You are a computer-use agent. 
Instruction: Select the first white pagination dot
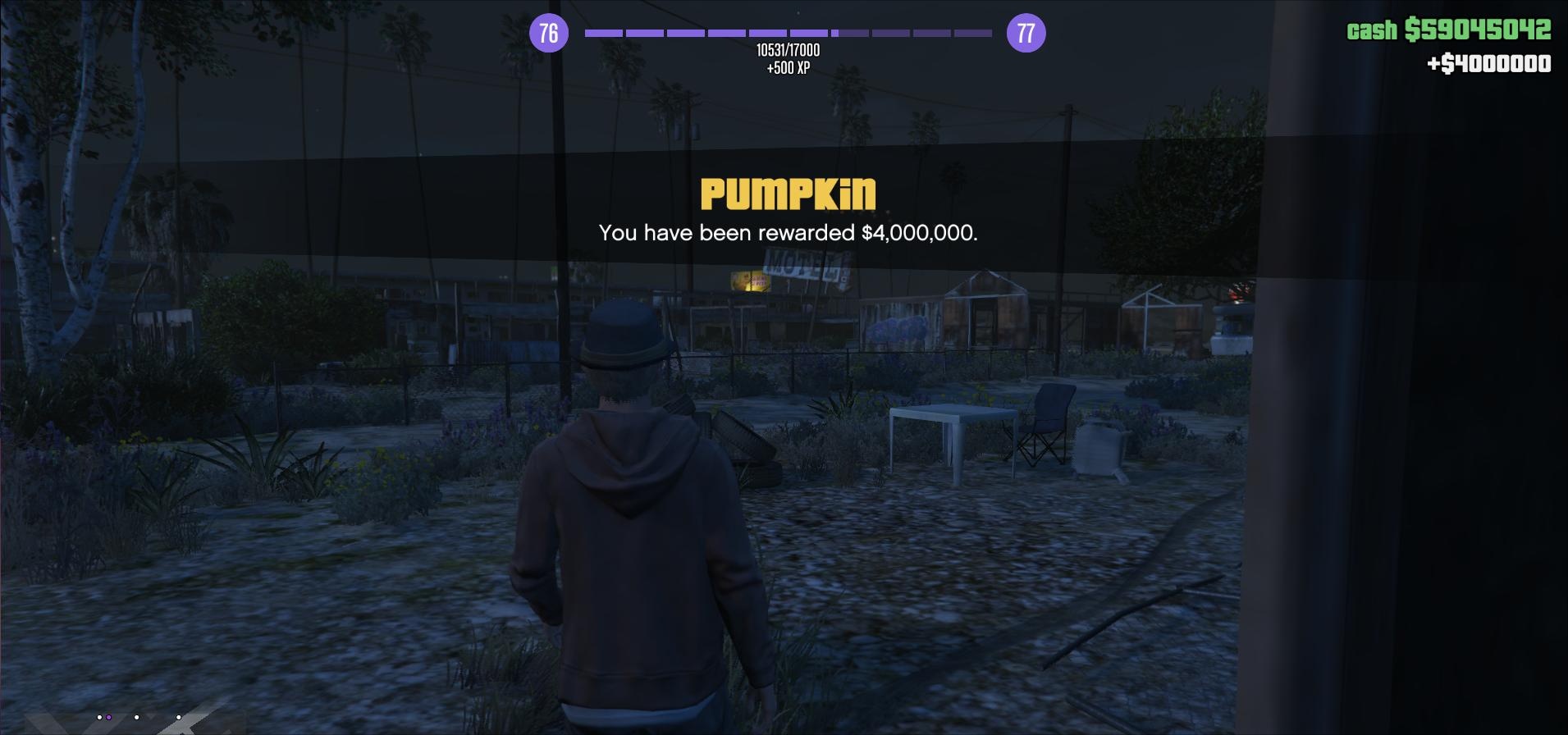tap(99, 717)
